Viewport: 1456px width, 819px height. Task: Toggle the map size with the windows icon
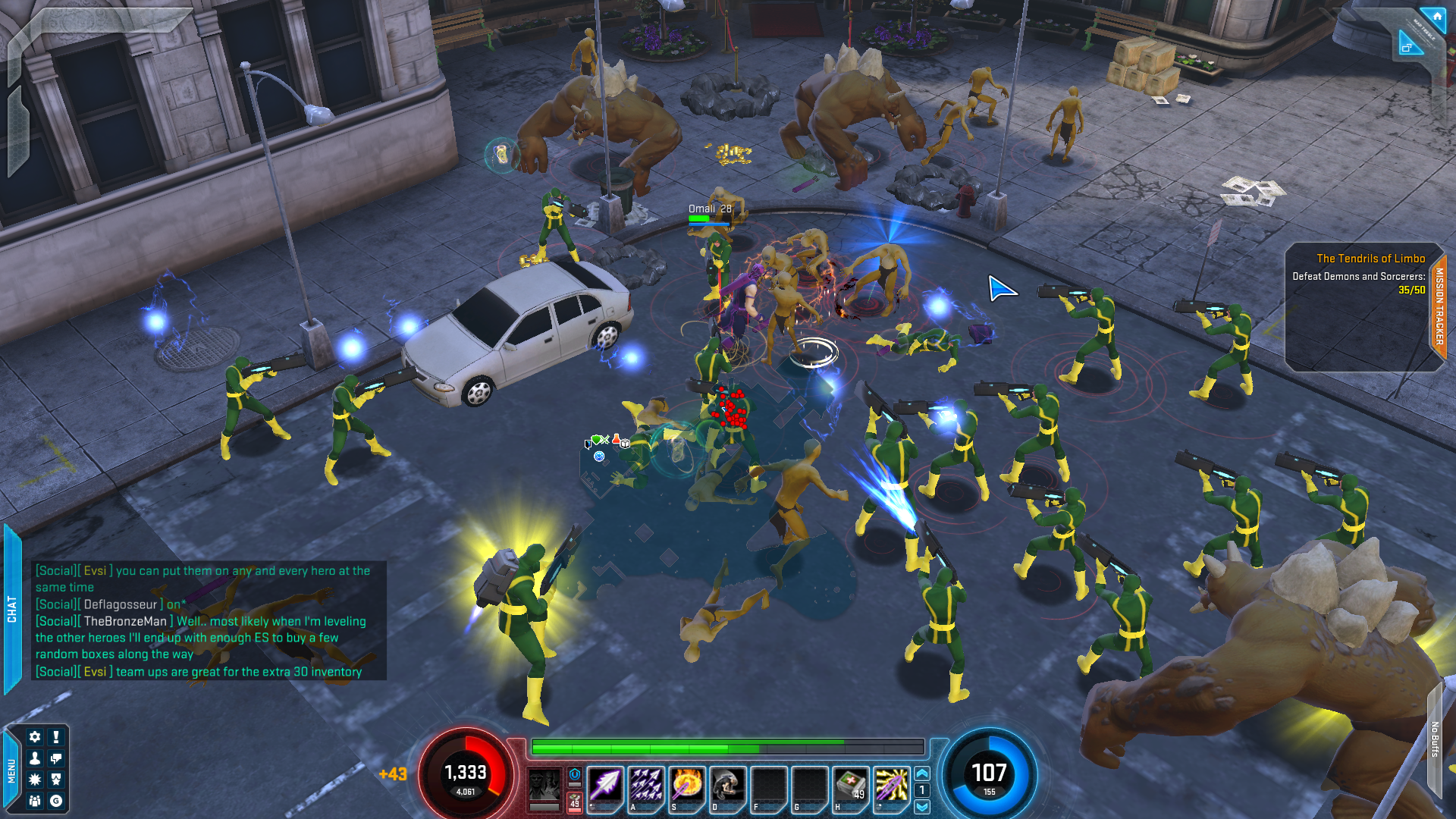coord(1407,47)
